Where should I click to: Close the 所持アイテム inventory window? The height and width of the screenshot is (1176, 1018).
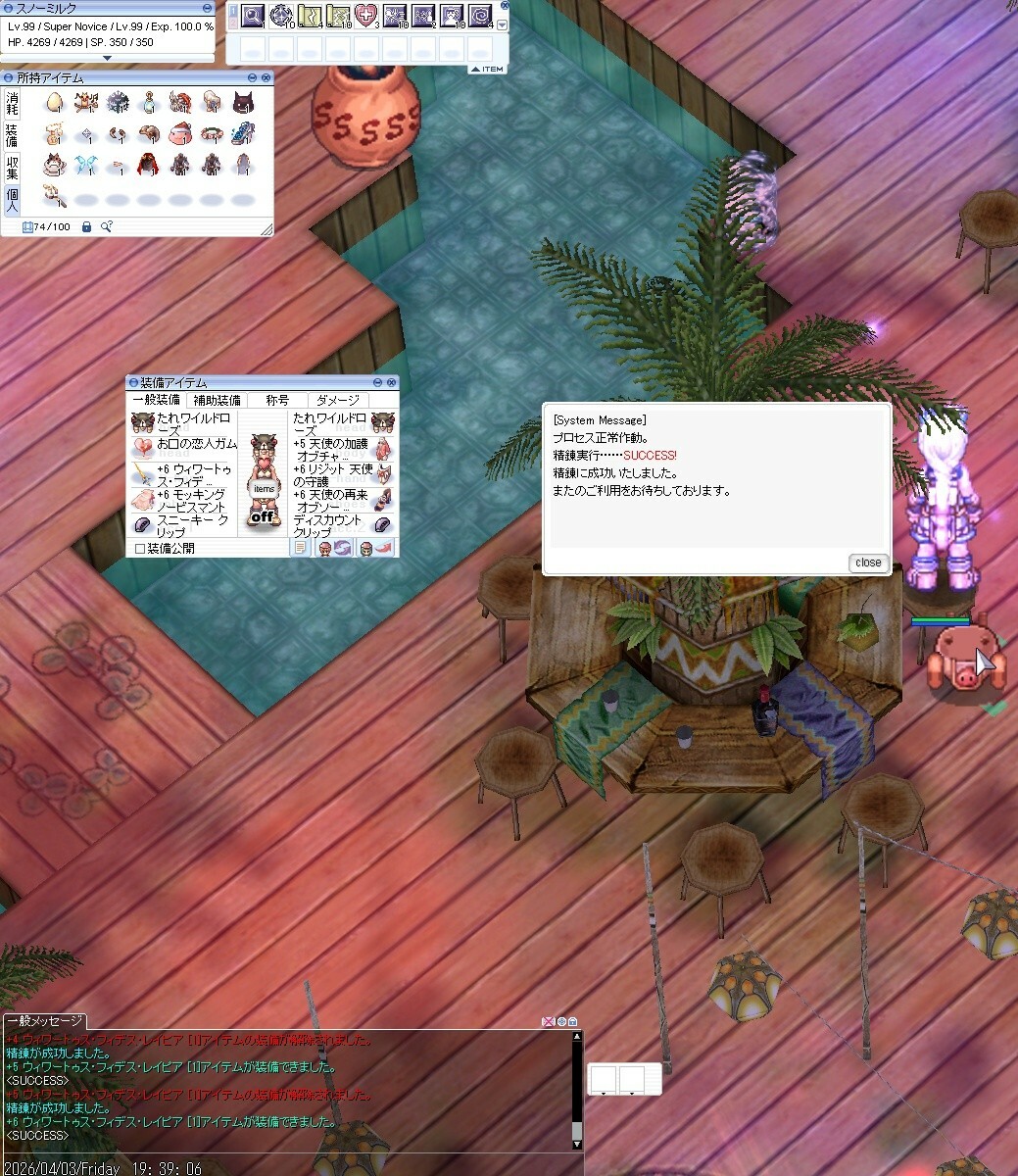[x=267, y=77]
